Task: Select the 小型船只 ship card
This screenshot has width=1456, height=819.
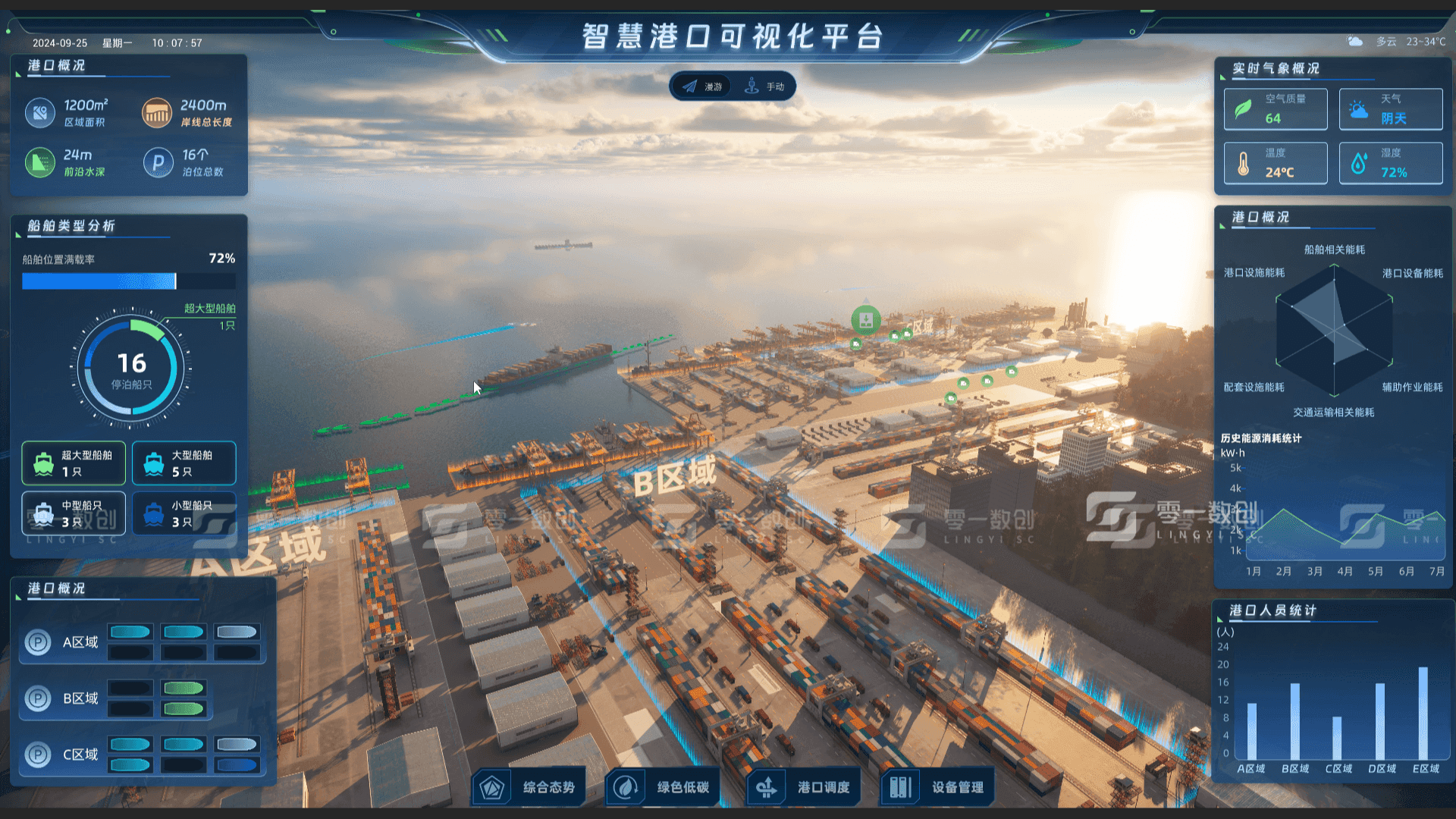Action: click(184, 513)
